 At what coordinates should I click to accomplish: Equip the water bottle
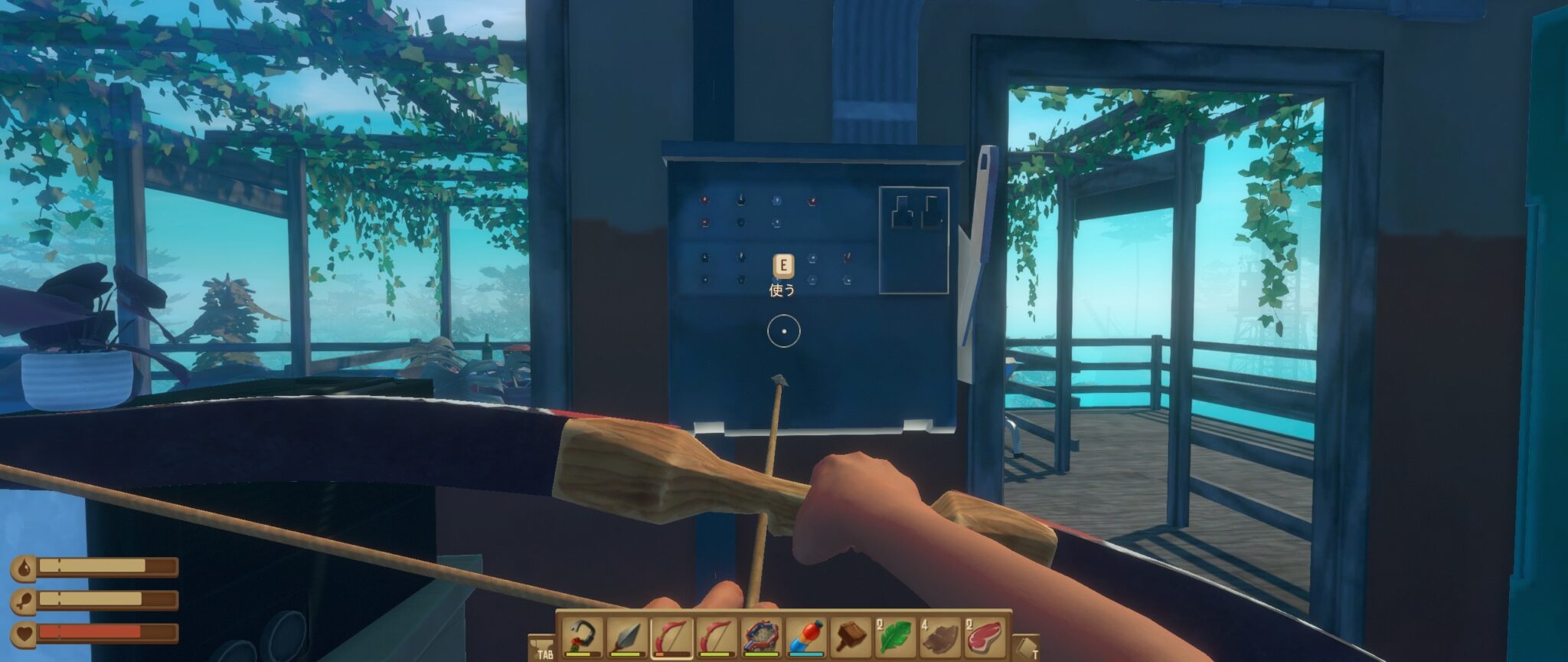point(807,636)
